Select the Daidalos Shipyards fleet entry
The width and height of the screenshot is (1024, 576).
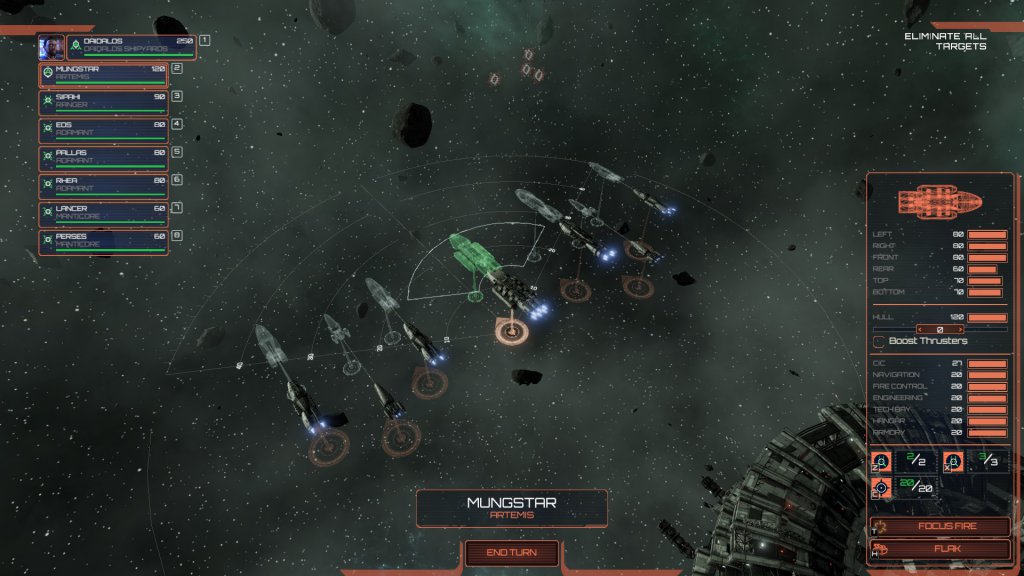point(131,46)
